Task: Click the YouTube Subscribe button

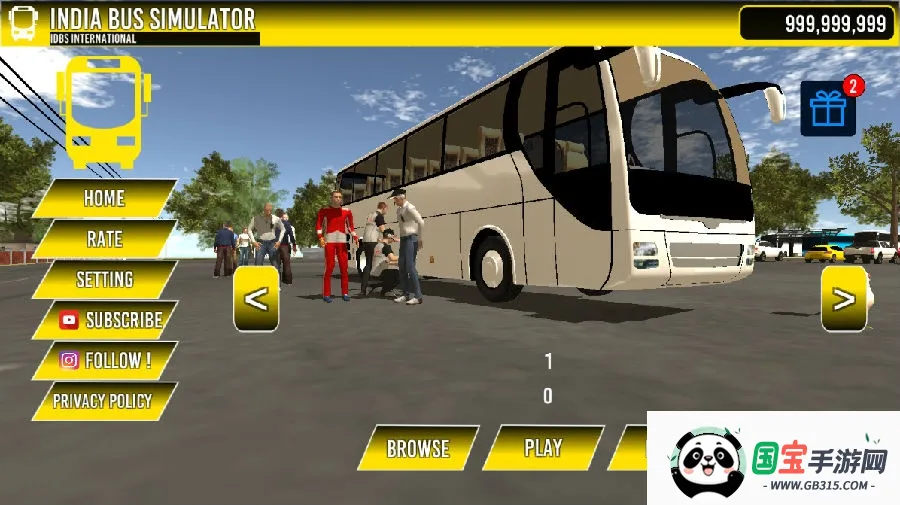Action: click(108, 320)
